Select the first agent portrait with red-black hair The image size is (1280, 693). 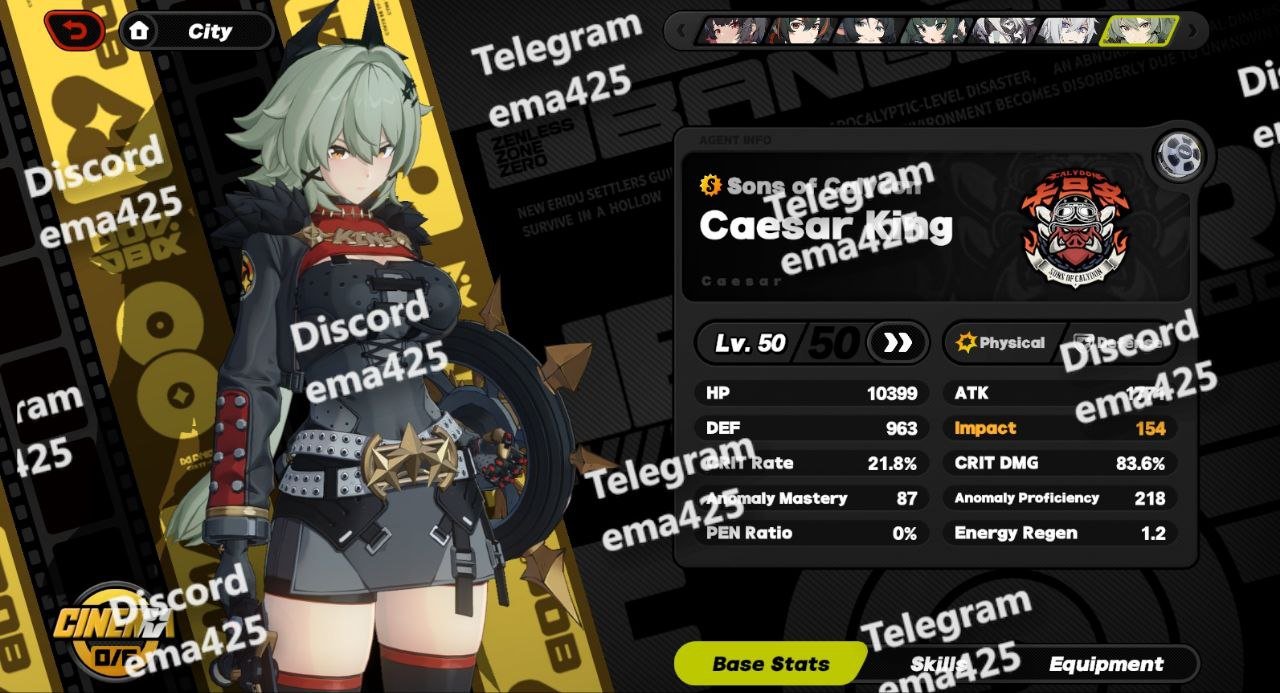pyautogui.click(x=735, y=31)
